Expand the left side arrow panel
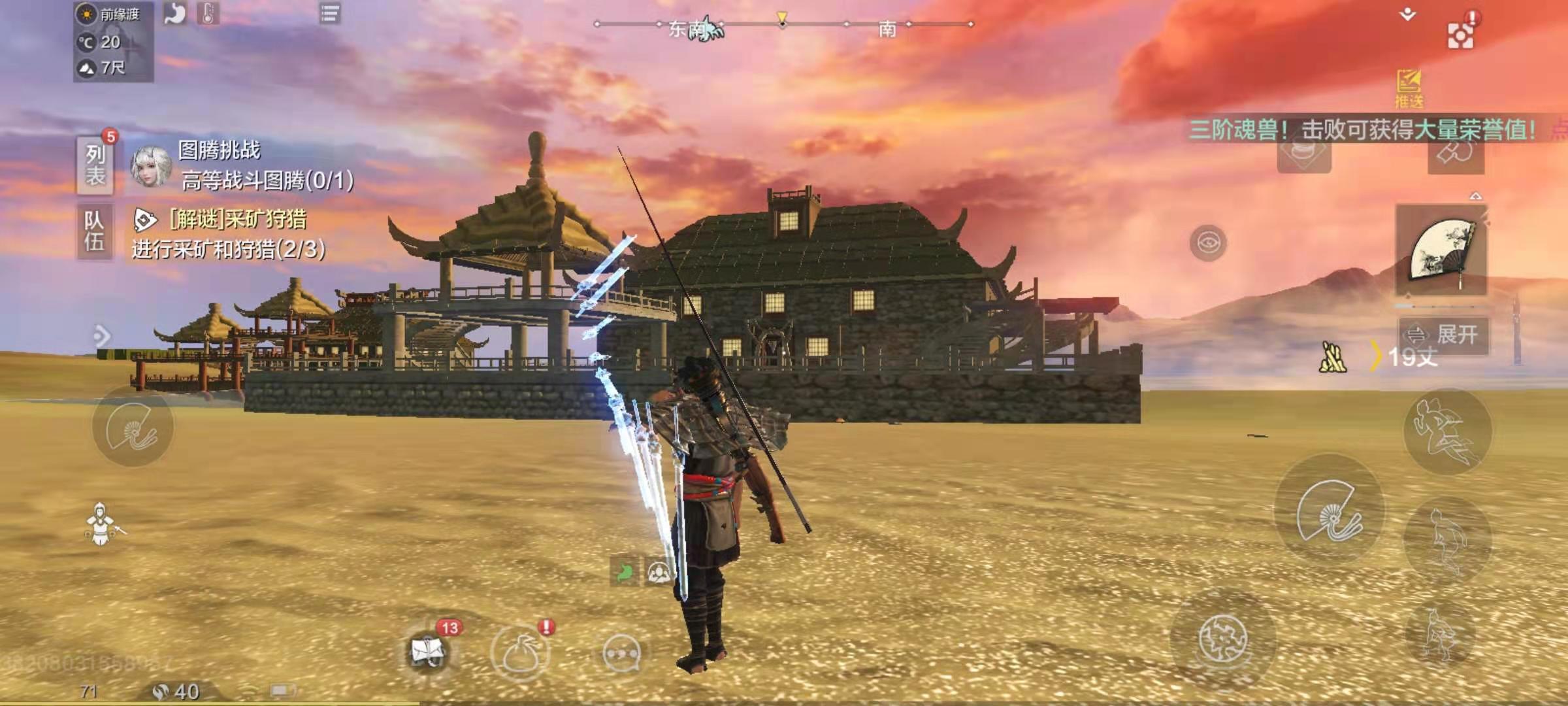 tap(101, 336)
